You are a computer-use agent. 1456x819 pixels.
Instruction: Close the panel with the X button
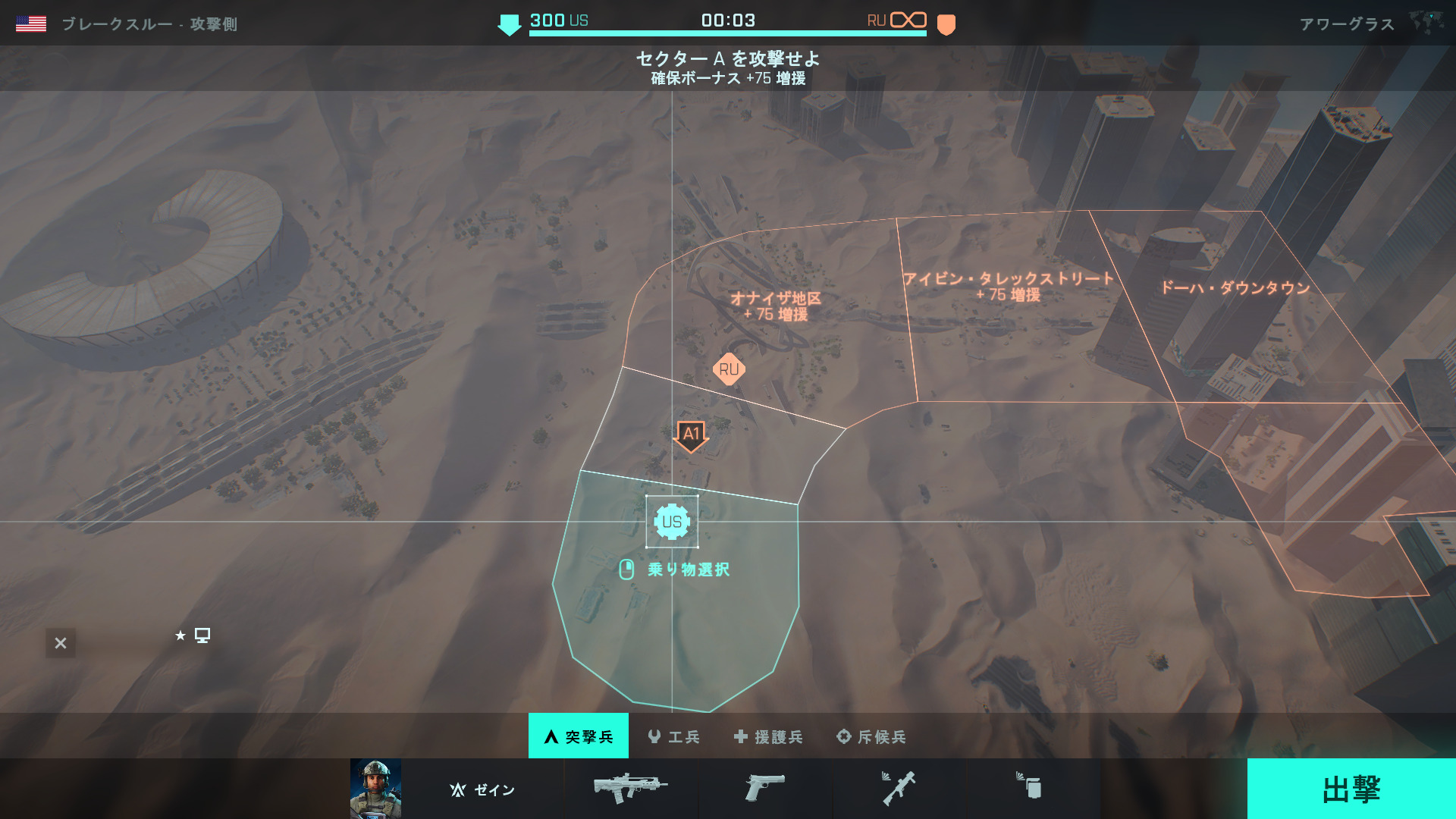(61, 643)
